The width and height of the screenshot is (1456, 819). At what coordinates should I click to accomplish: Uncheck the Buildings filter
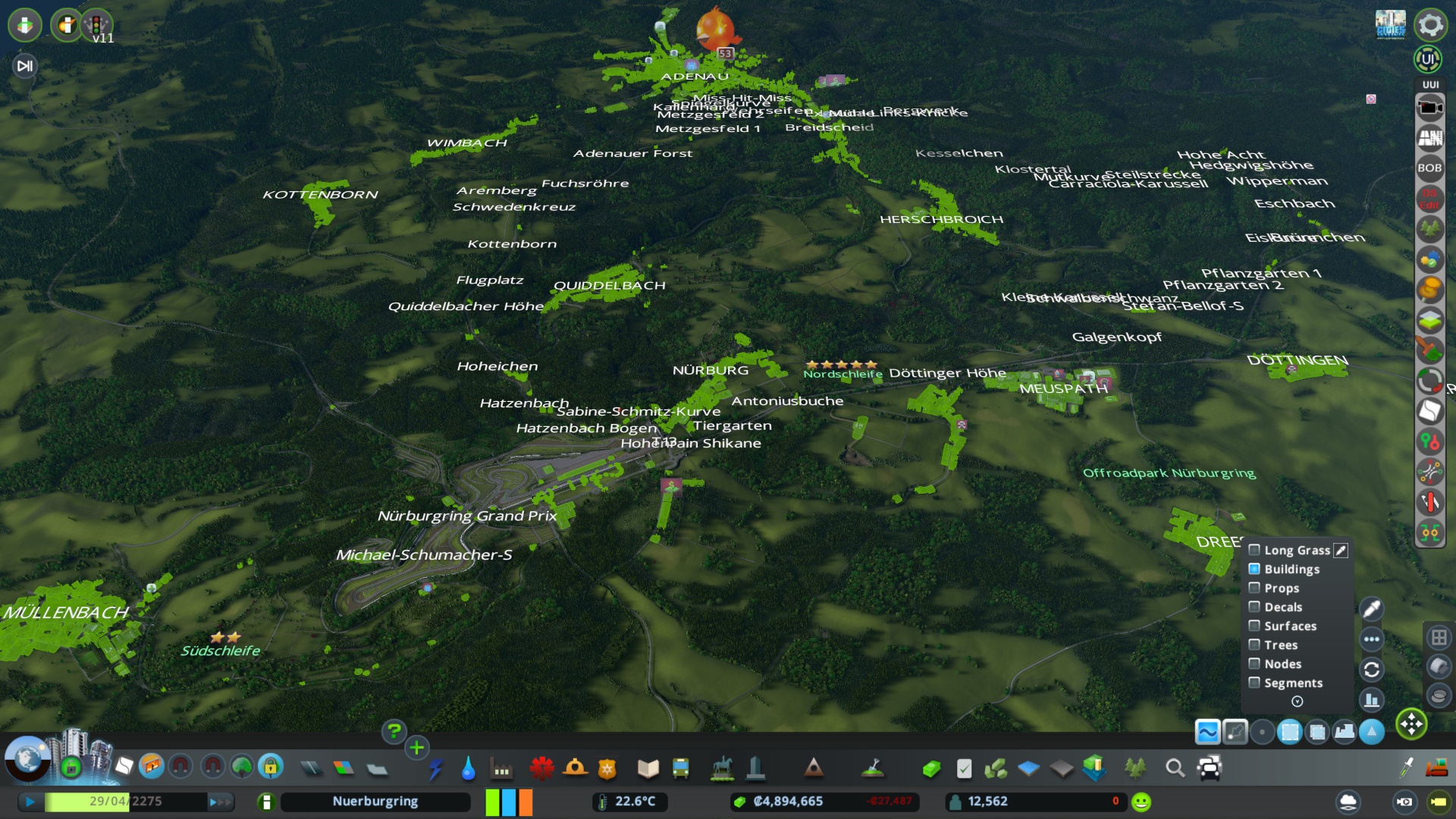point(1254,569)
